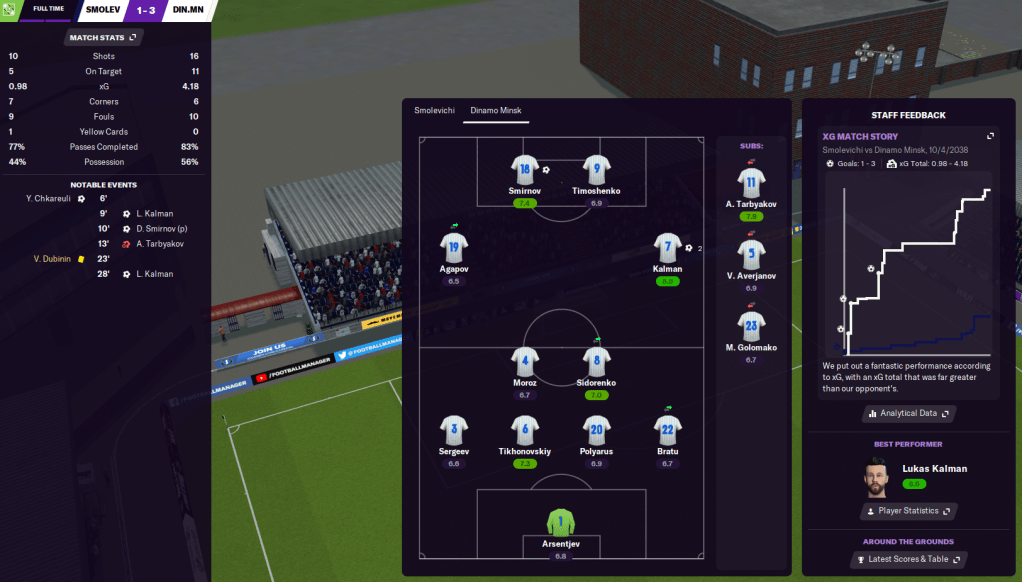Select goalkeeper Arsentjev's green shirt

(x=561, y=522)
